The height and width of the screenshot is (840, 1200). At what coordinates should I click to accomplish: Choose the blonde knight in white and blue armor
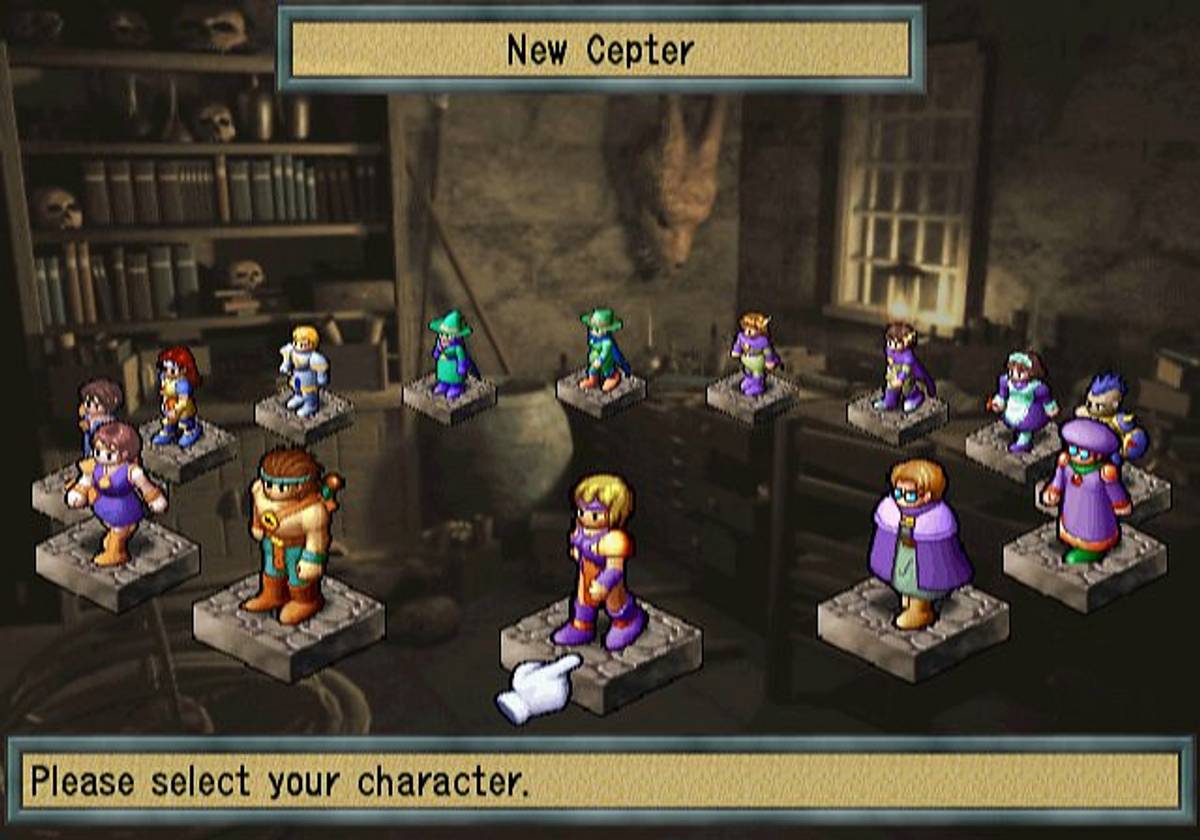(x=303, y=370)
